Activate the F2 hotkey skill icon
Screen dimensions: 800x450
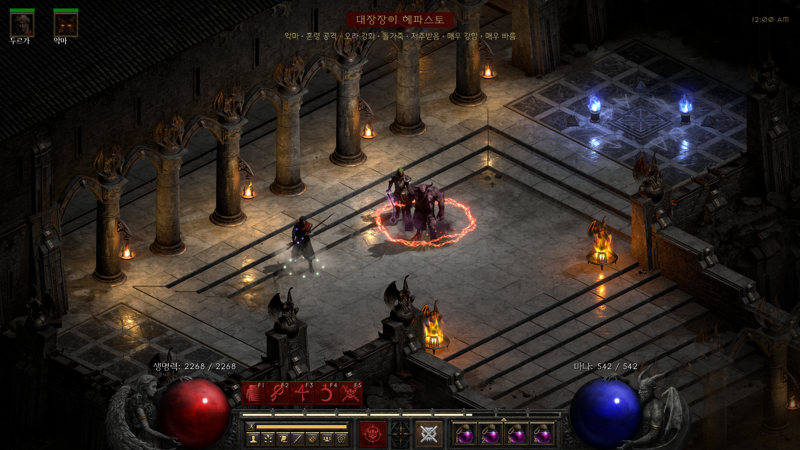pyautogui.click(x=277, y=393)
